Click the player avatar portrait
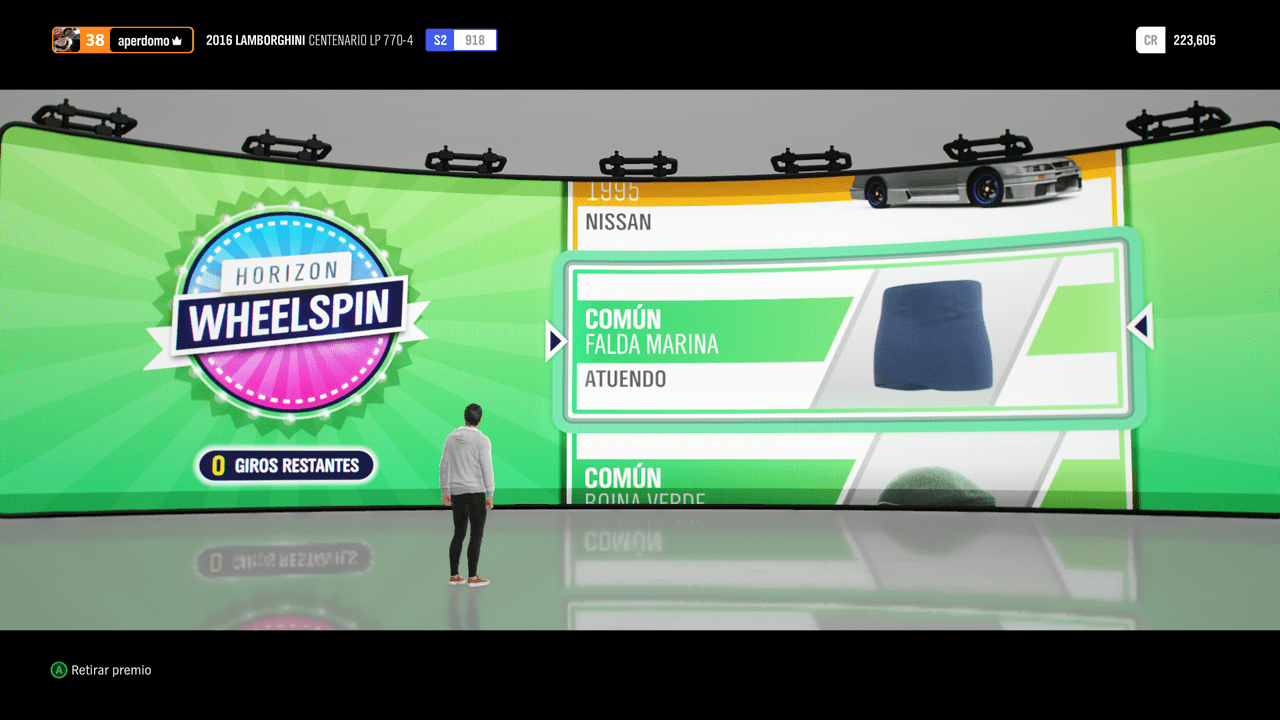The width and height of the screenshot is (1280, 720). point(66,39)
